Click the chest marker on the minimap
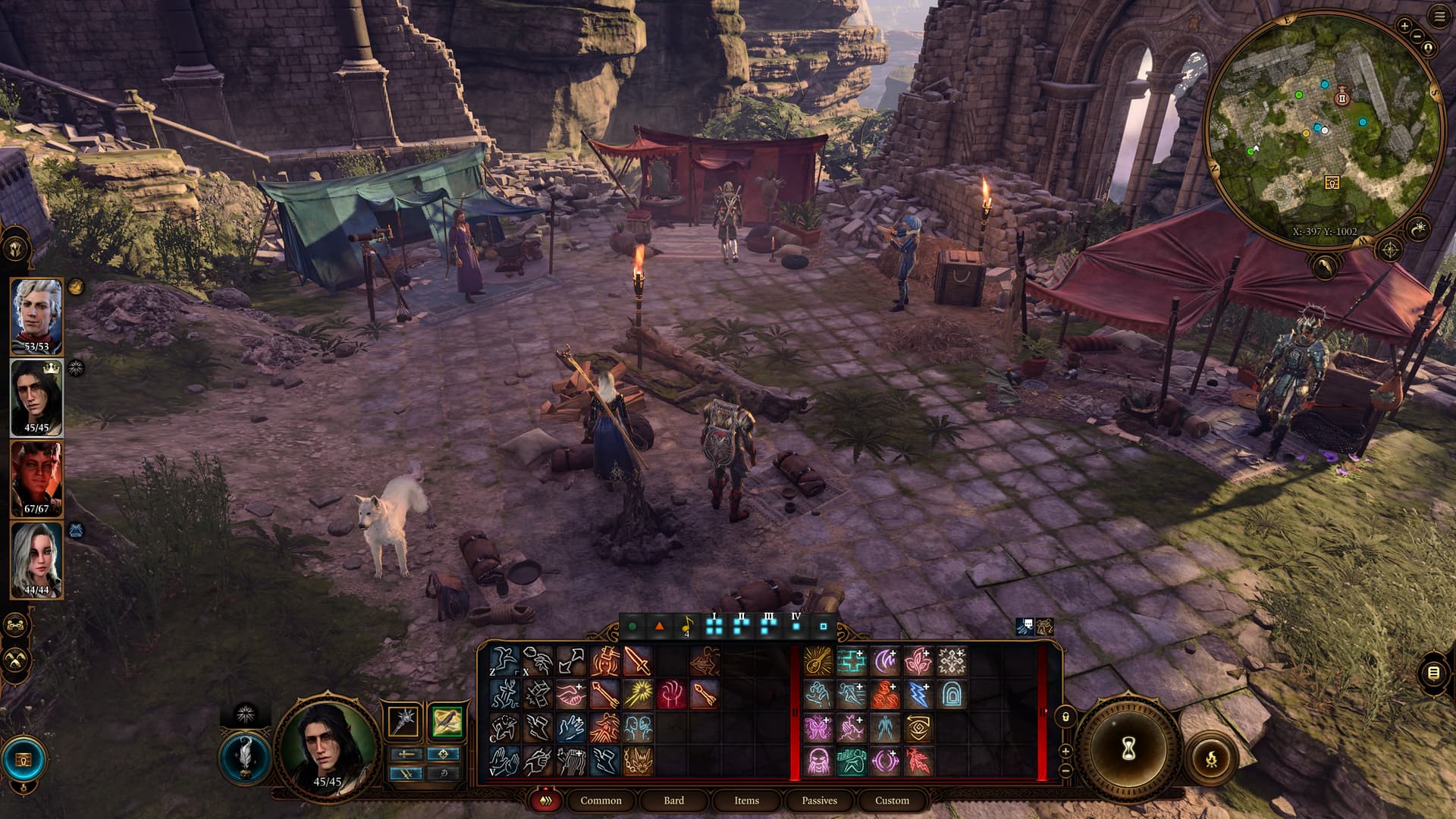The image size is (1456, 819). point(1332,183)
